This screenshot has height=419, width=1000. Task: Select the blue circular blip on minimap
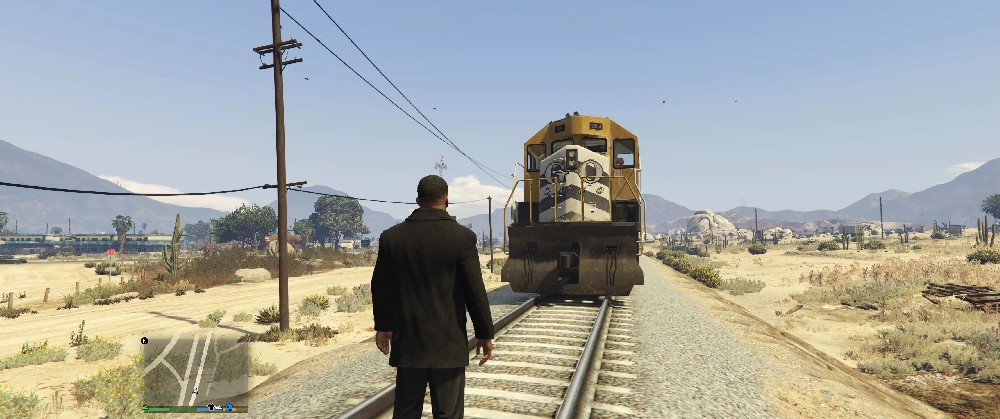(229, 407)
